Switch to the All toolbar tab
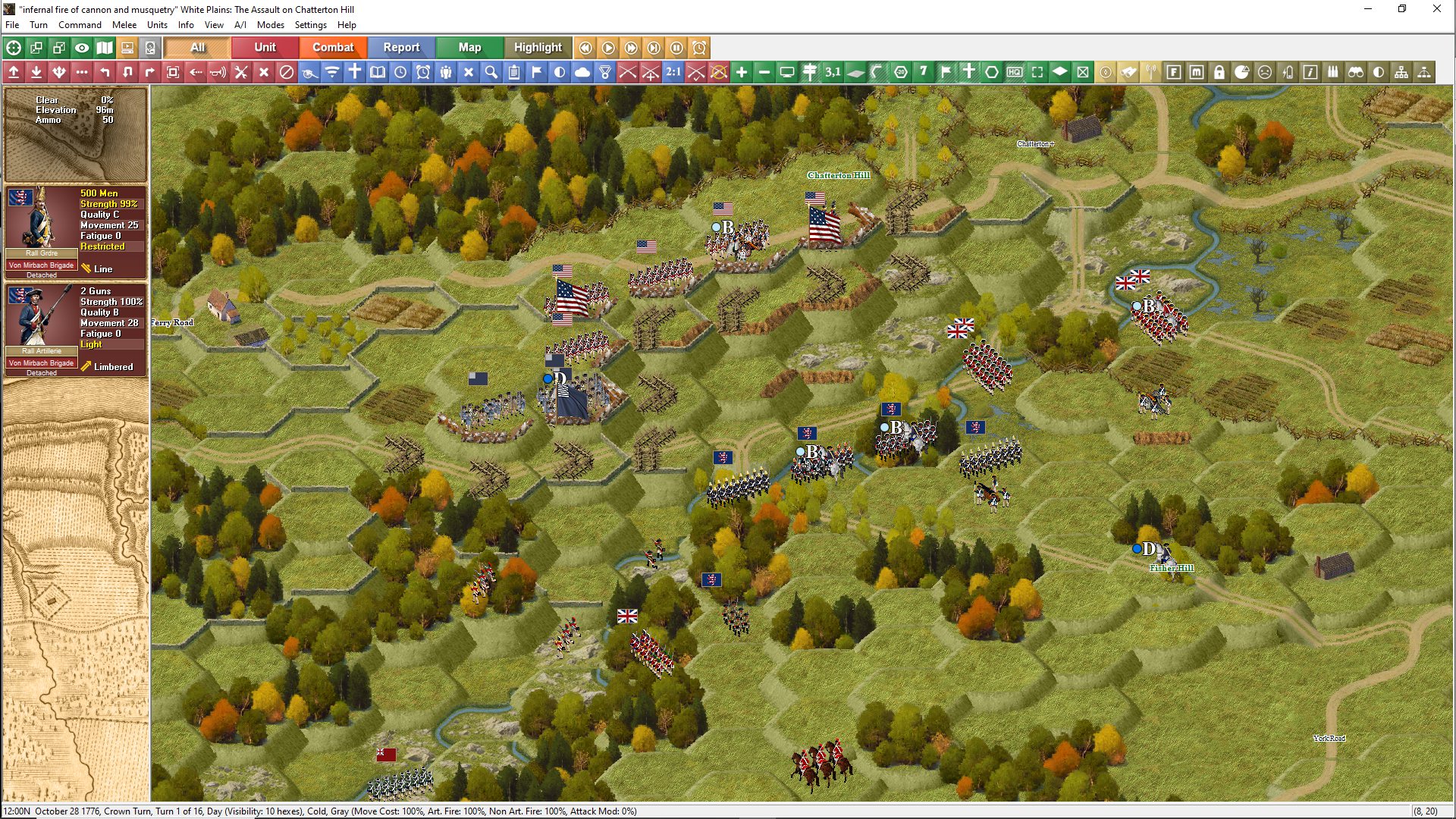 [x=197, y=47]
